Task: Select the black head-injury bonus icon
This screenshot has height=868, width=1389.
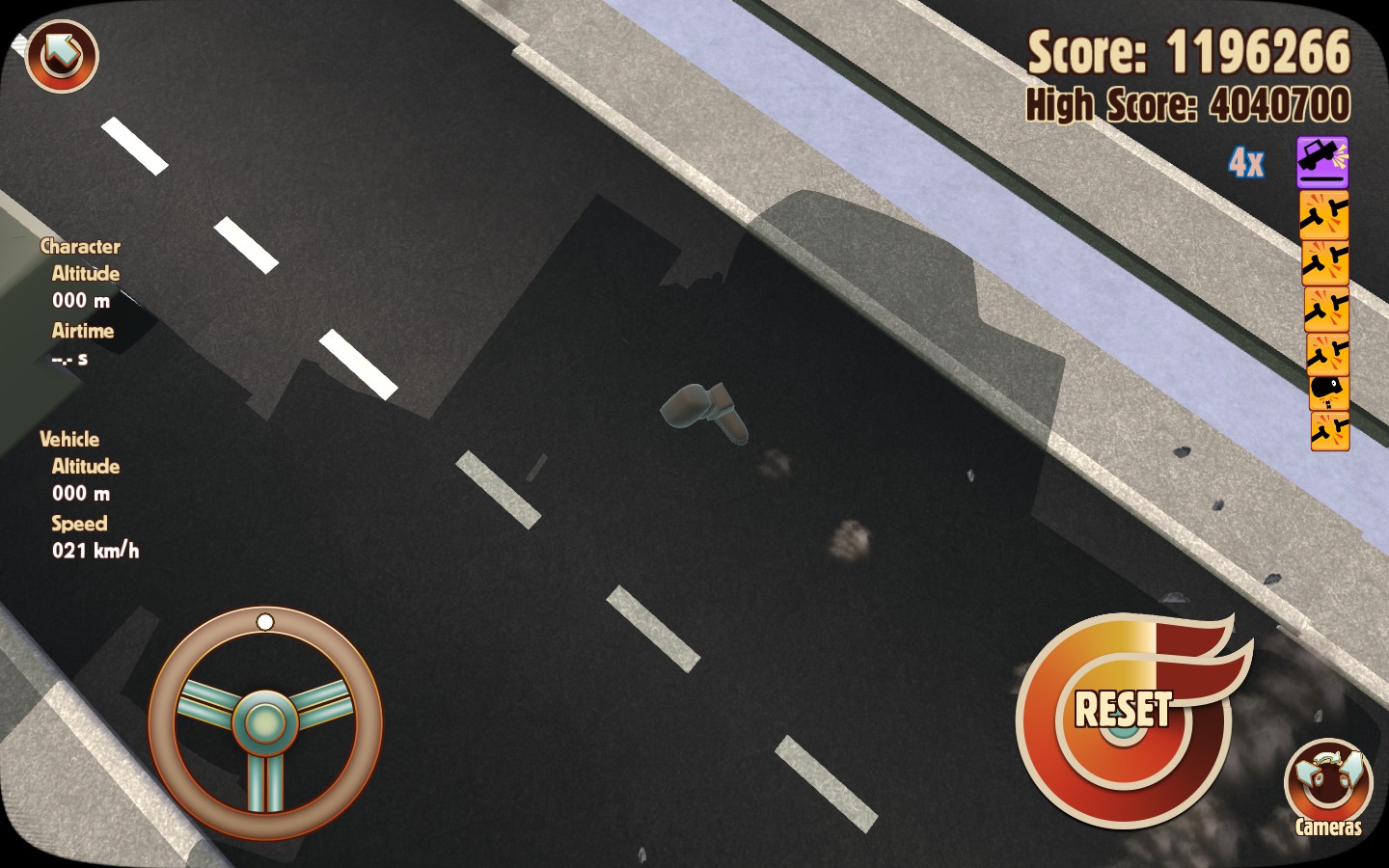Action: [1326, 388]
